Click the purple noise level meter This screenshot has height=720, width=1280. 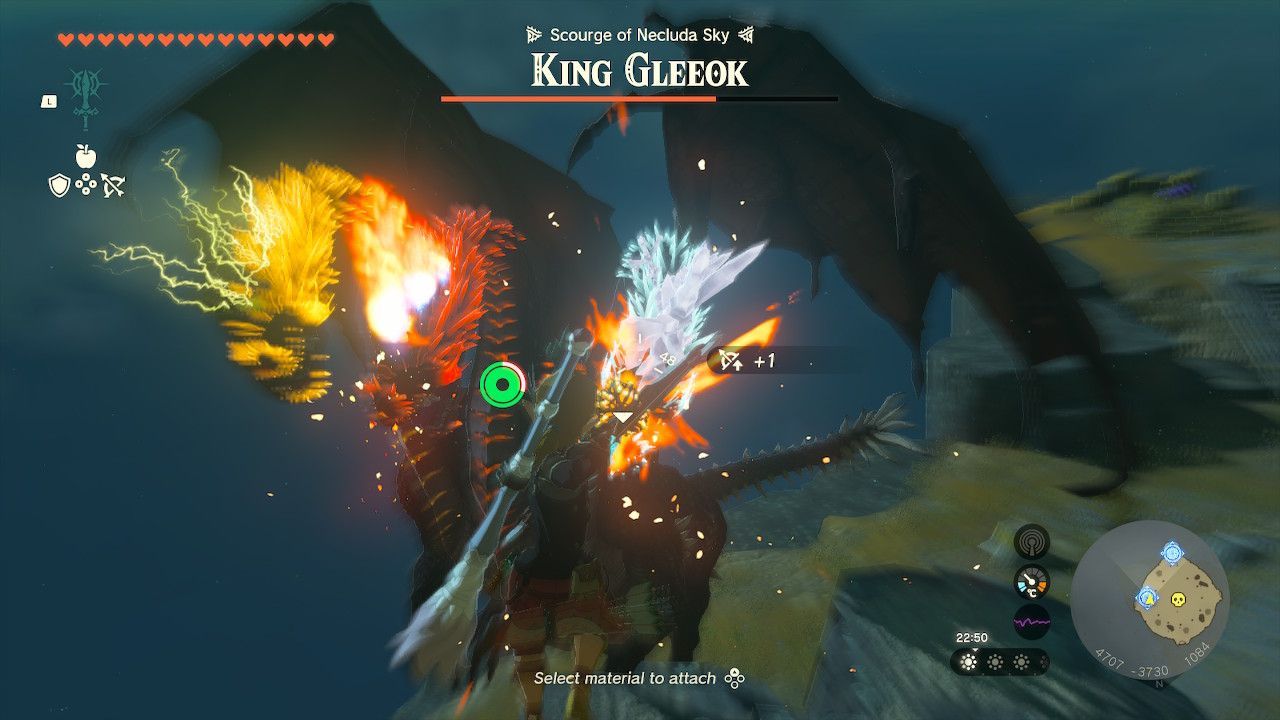pyautogui.click(x=1032, y=620)
